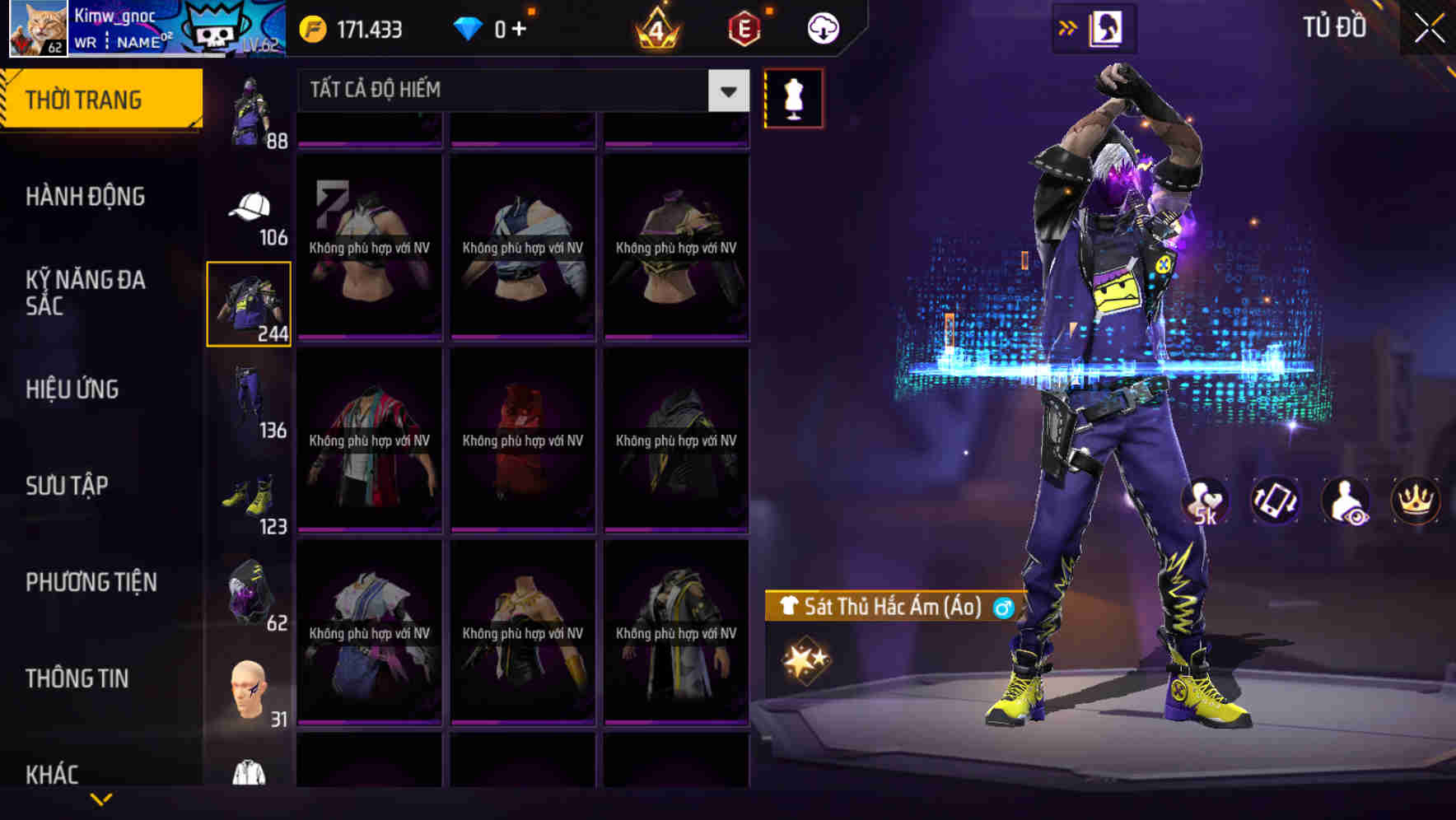Select the shoes category icon labeled 123

(250, 494)
